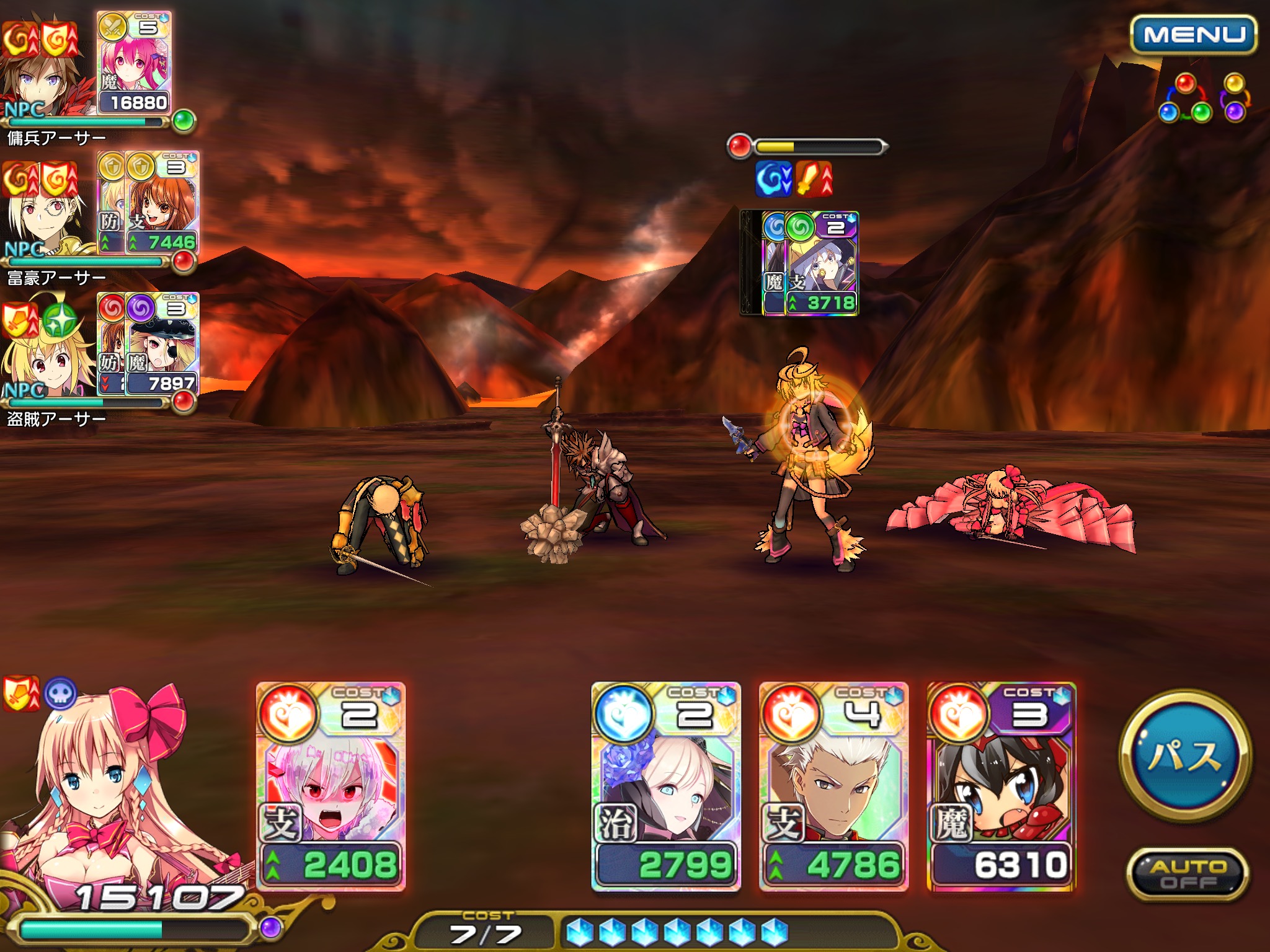
Task: Play the cost 2 support card 2408
Action: pyautogui.click(x=331, y=787)
